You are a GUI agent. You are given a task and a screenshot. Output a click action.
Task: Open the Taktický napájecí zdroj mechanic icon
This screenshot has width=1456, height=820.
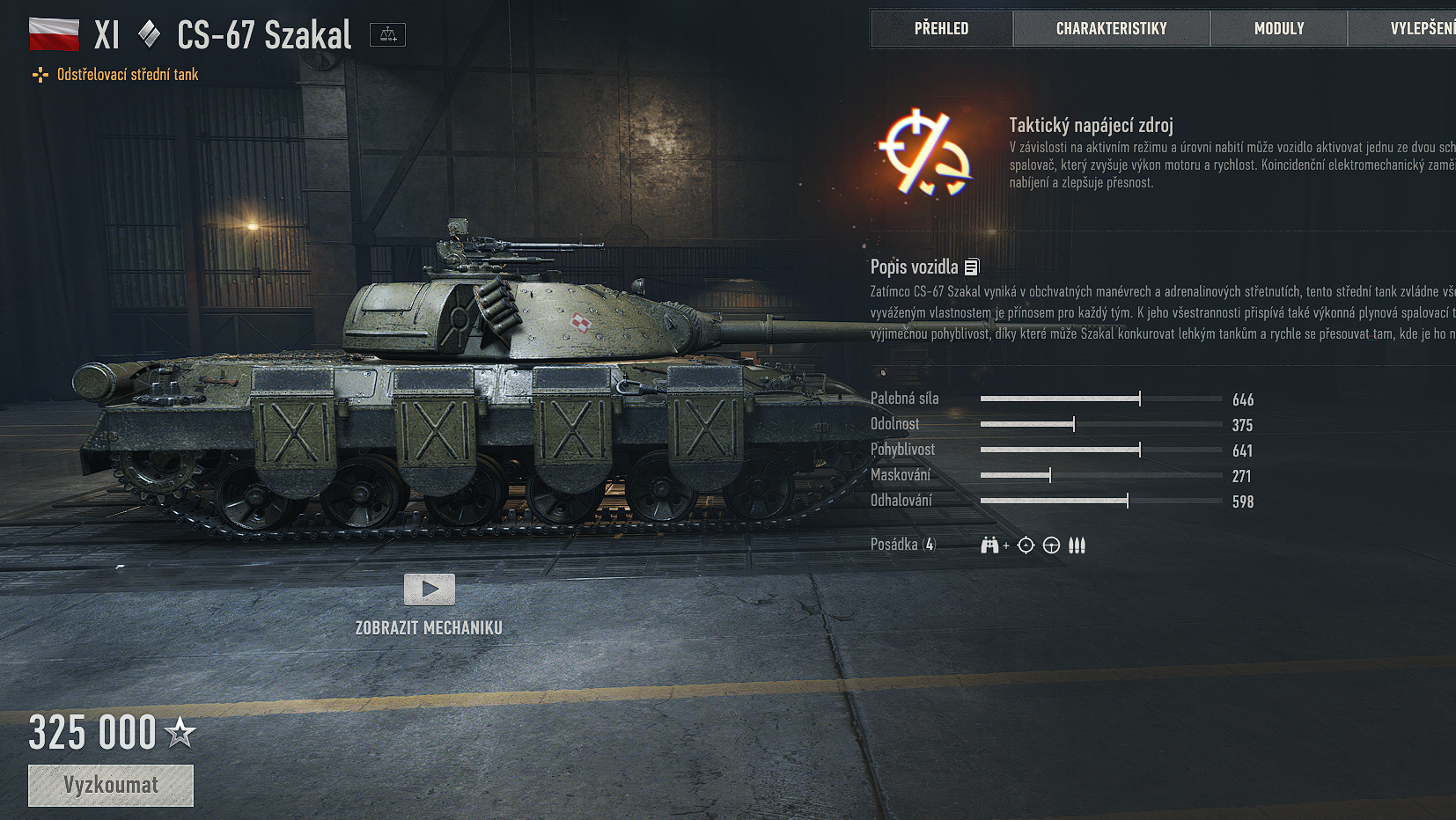tap(923, 151)
